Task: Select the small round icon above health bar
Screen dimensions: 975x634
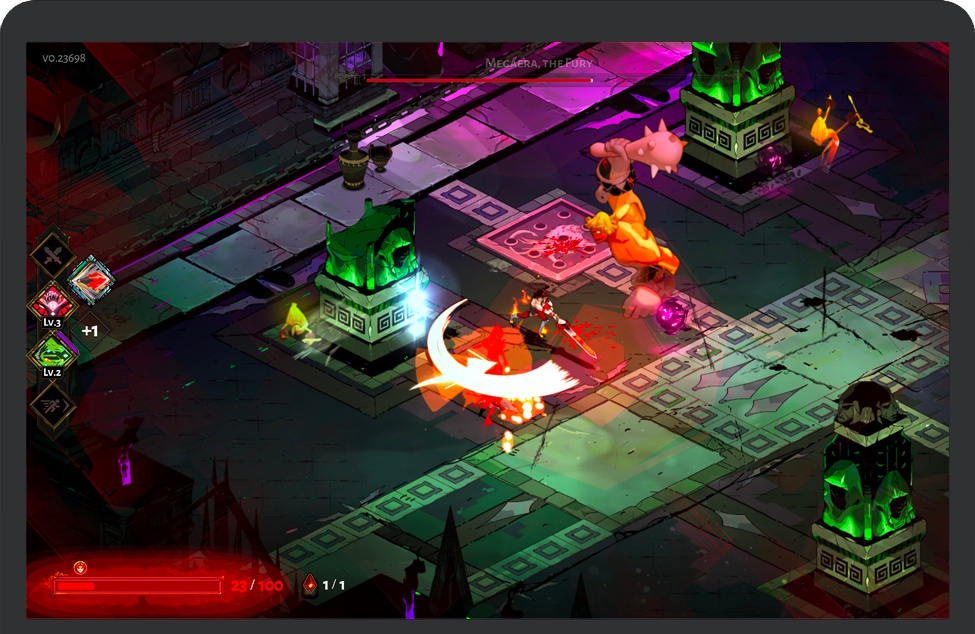Action: [81, 567]
